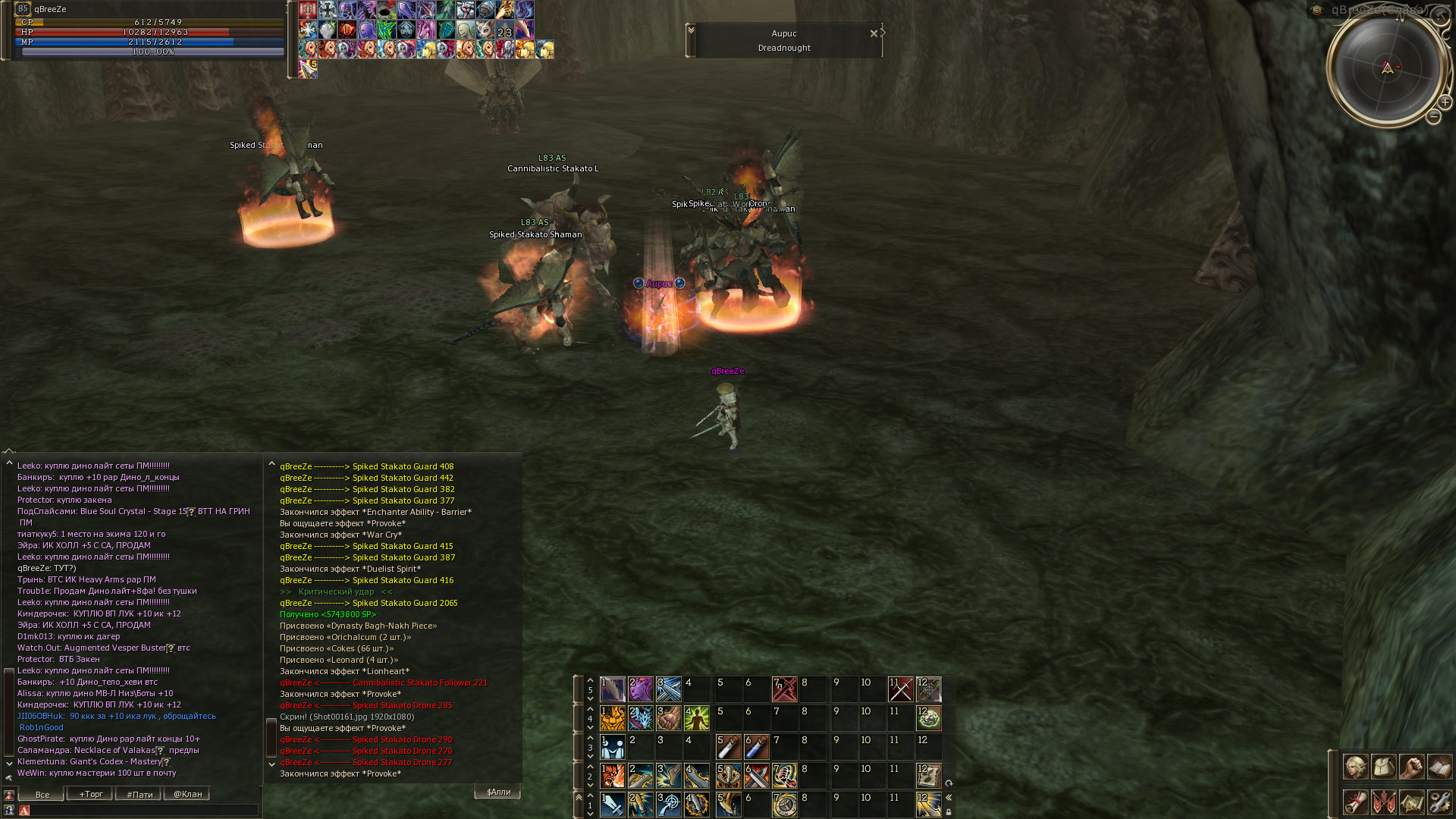Show the Все chat tab

(42, 794)
